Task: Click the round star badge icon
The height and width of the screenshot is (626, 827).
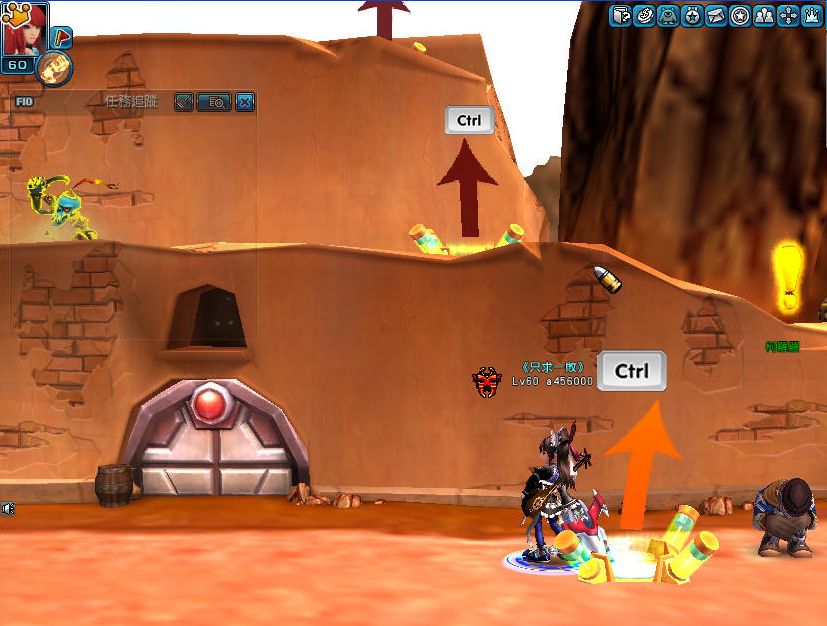Action: (x=740, y=15)
